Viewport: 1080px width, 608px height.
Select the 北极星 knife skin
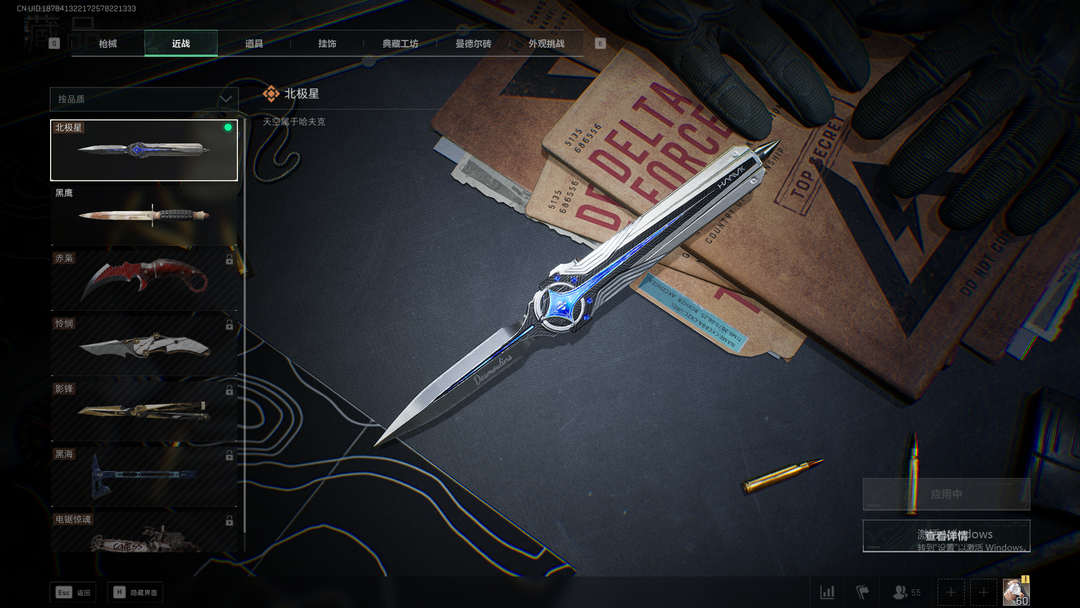click(x=144, y=150)
